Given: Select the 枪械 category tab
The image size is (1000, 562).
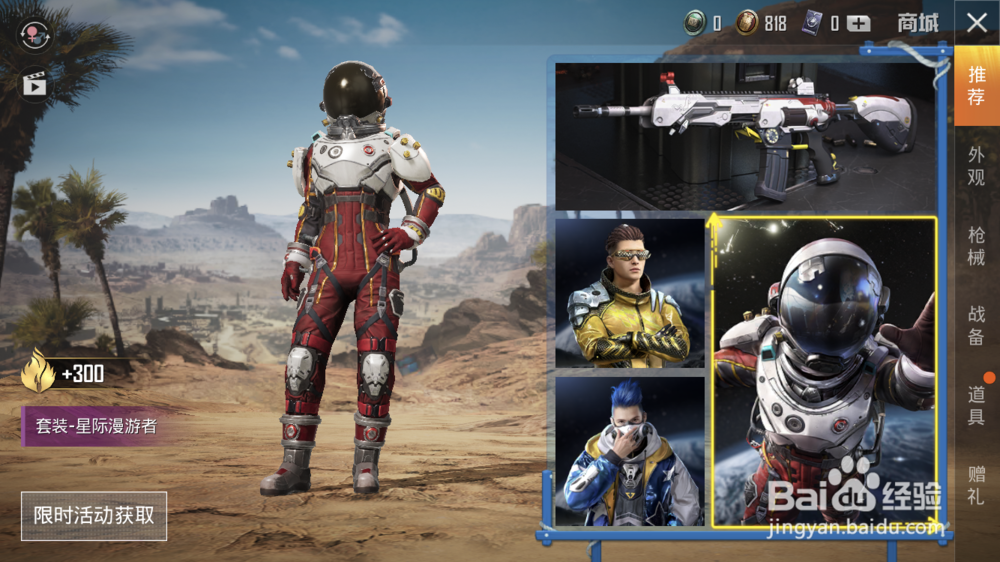Looking at the screenshot, I should 977,246.
